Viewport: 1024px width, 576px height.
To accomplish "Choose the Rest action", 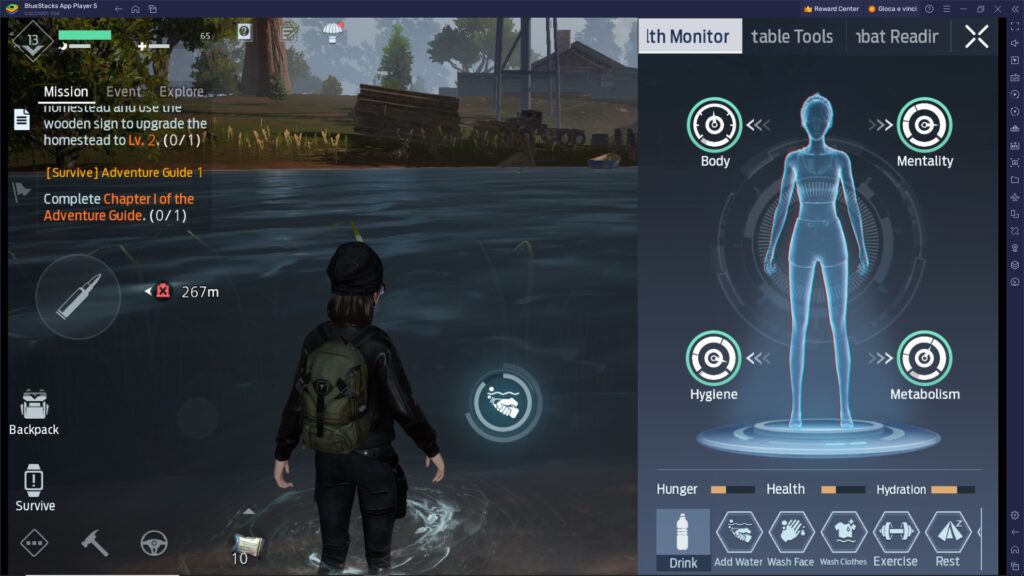I will tap(947, 539).
